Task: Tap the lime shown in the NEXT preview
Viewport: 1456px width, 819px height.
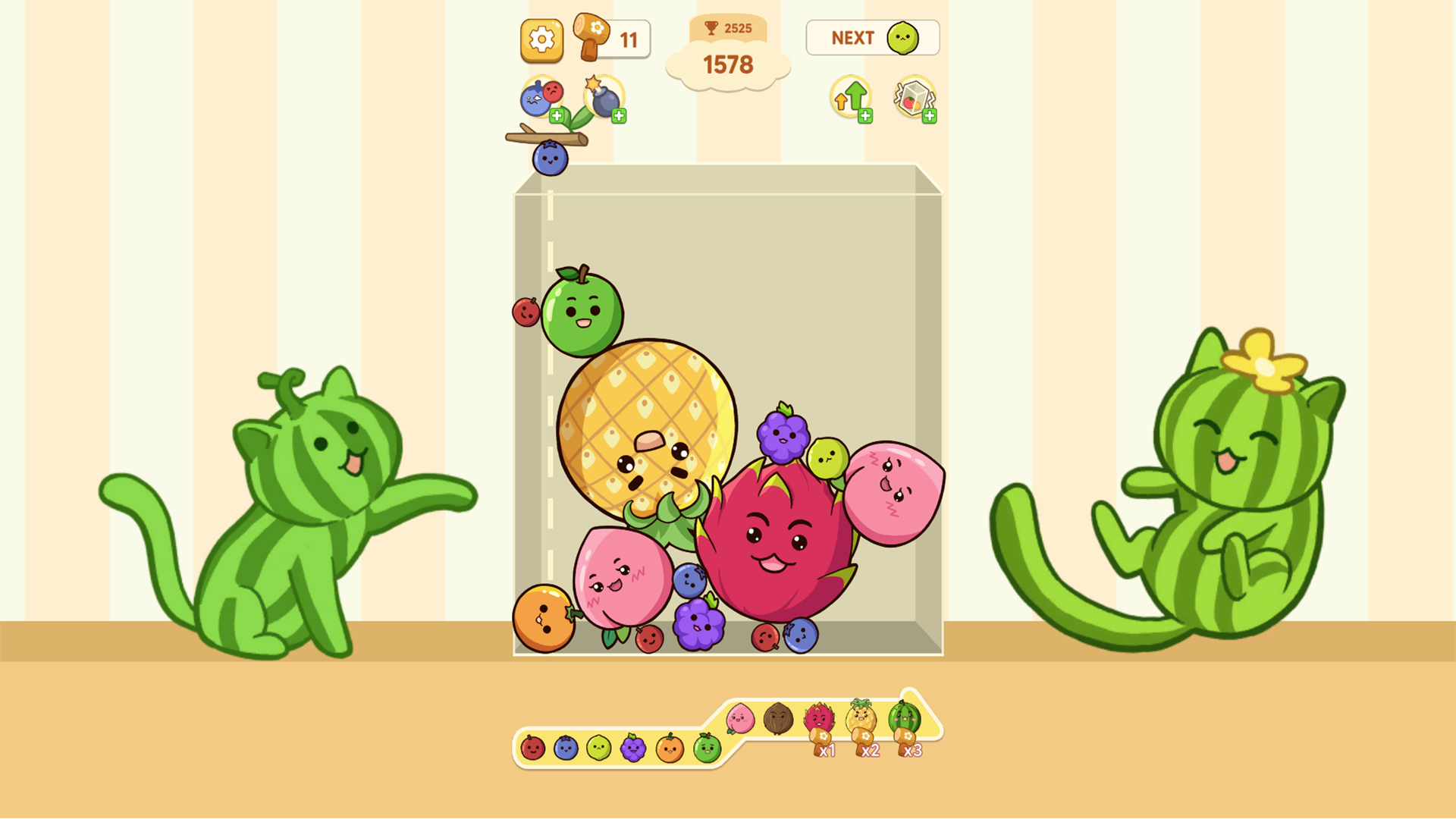Action: pos(901,36)
